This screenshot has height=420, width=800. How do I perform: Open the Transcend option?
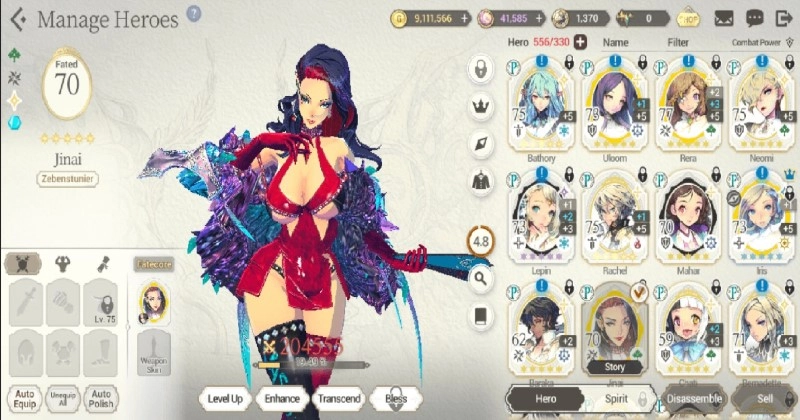[x=339, y=397]
